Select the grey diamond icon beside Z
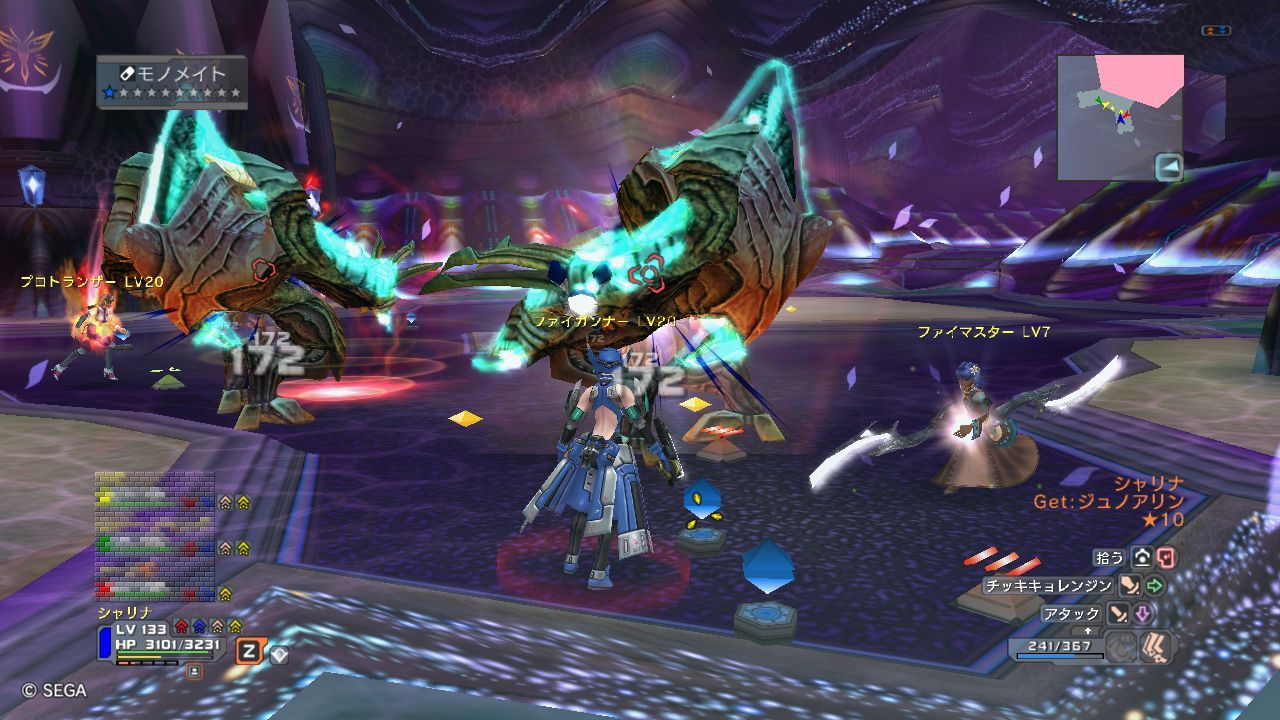1280x720 pixels. click(x=279, y=655)
